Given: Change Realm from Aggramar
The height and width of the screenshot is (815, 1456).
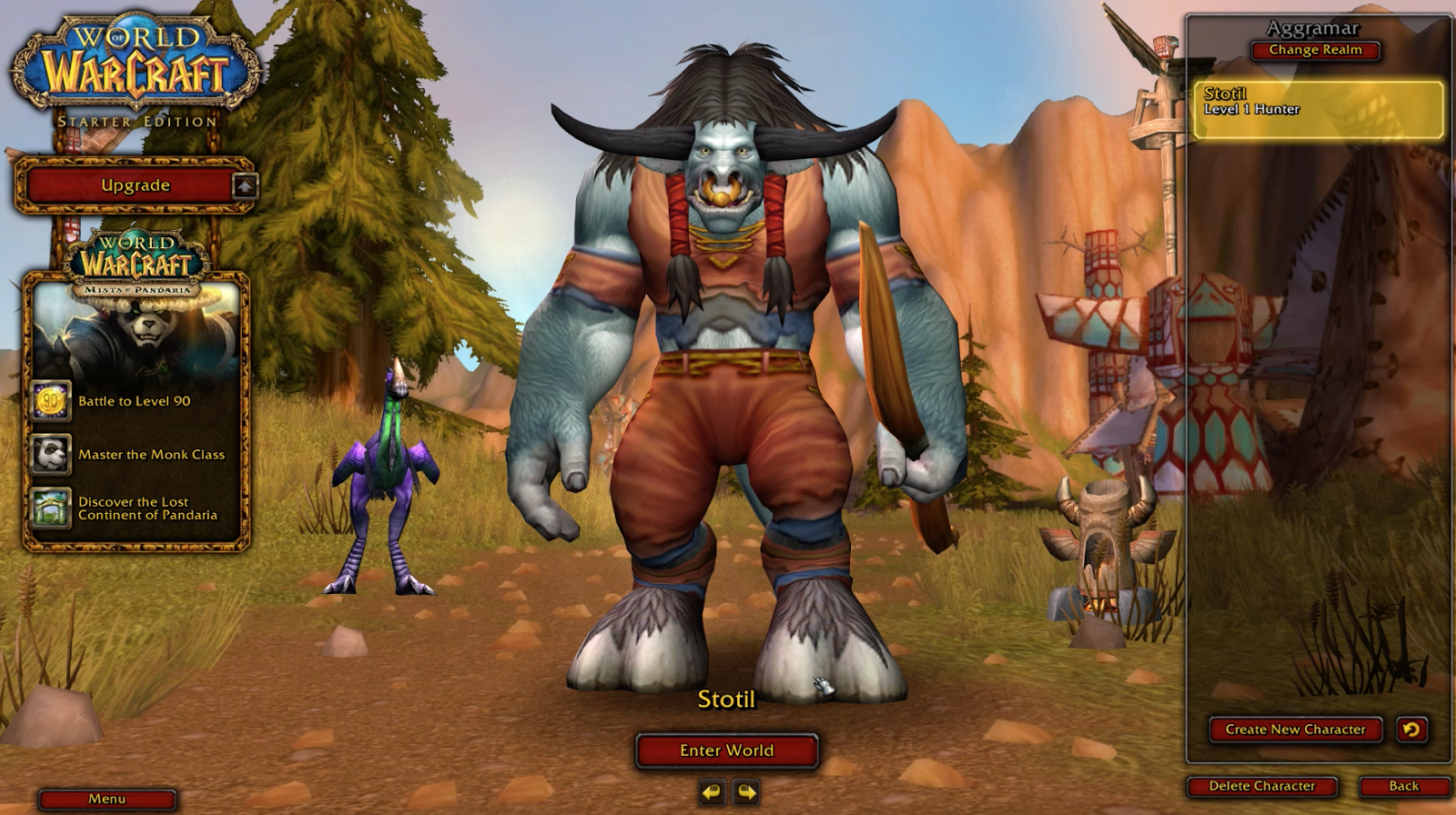Looking at the screenshot, I should tap(1315, 50).
